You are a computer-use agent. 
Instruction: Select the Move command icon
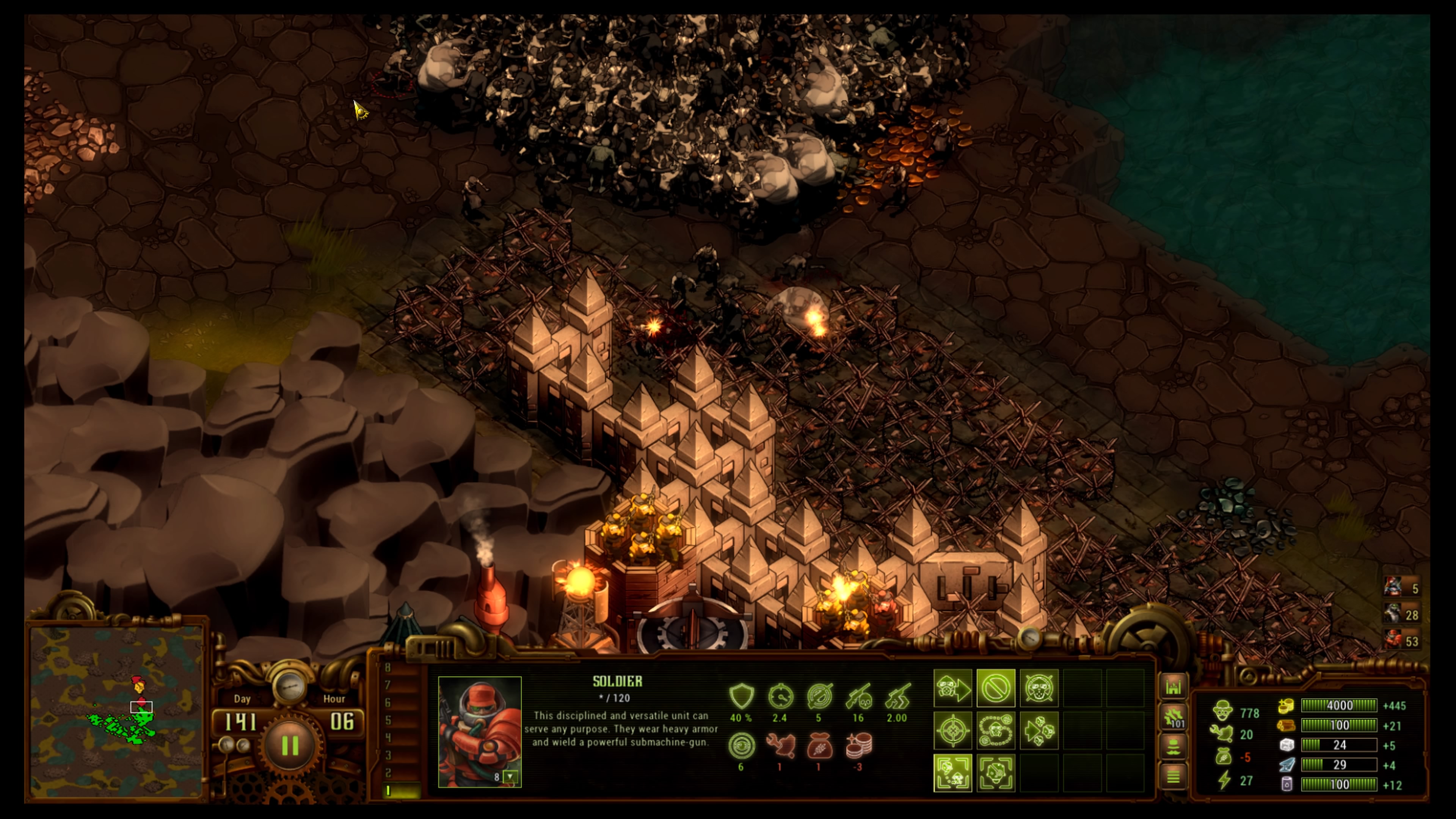[952, 689]
